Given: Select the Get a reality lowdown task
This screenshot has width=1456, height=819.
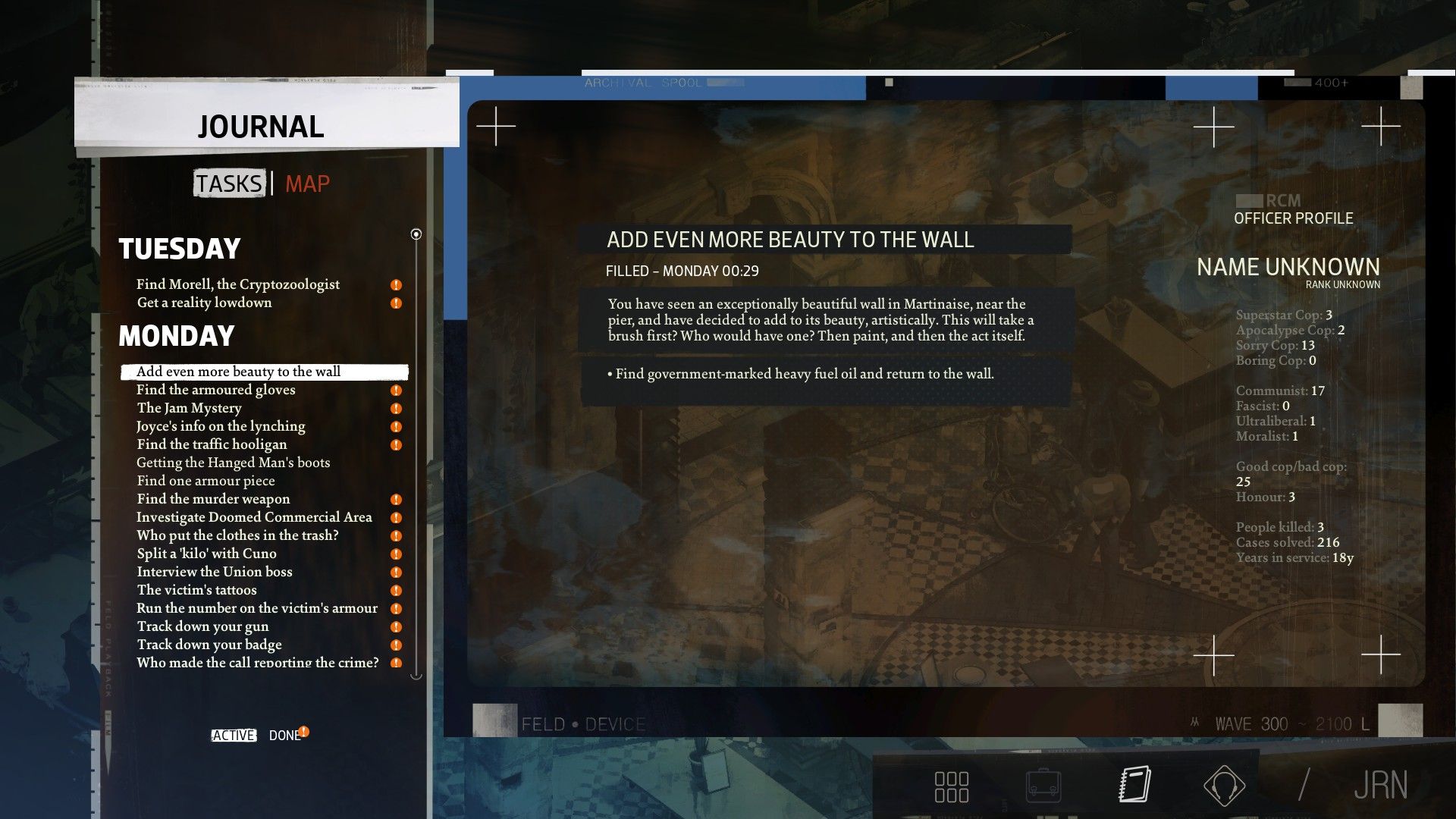Looking at the screenshot, I should pyautogui.click(x=204, y=303).
